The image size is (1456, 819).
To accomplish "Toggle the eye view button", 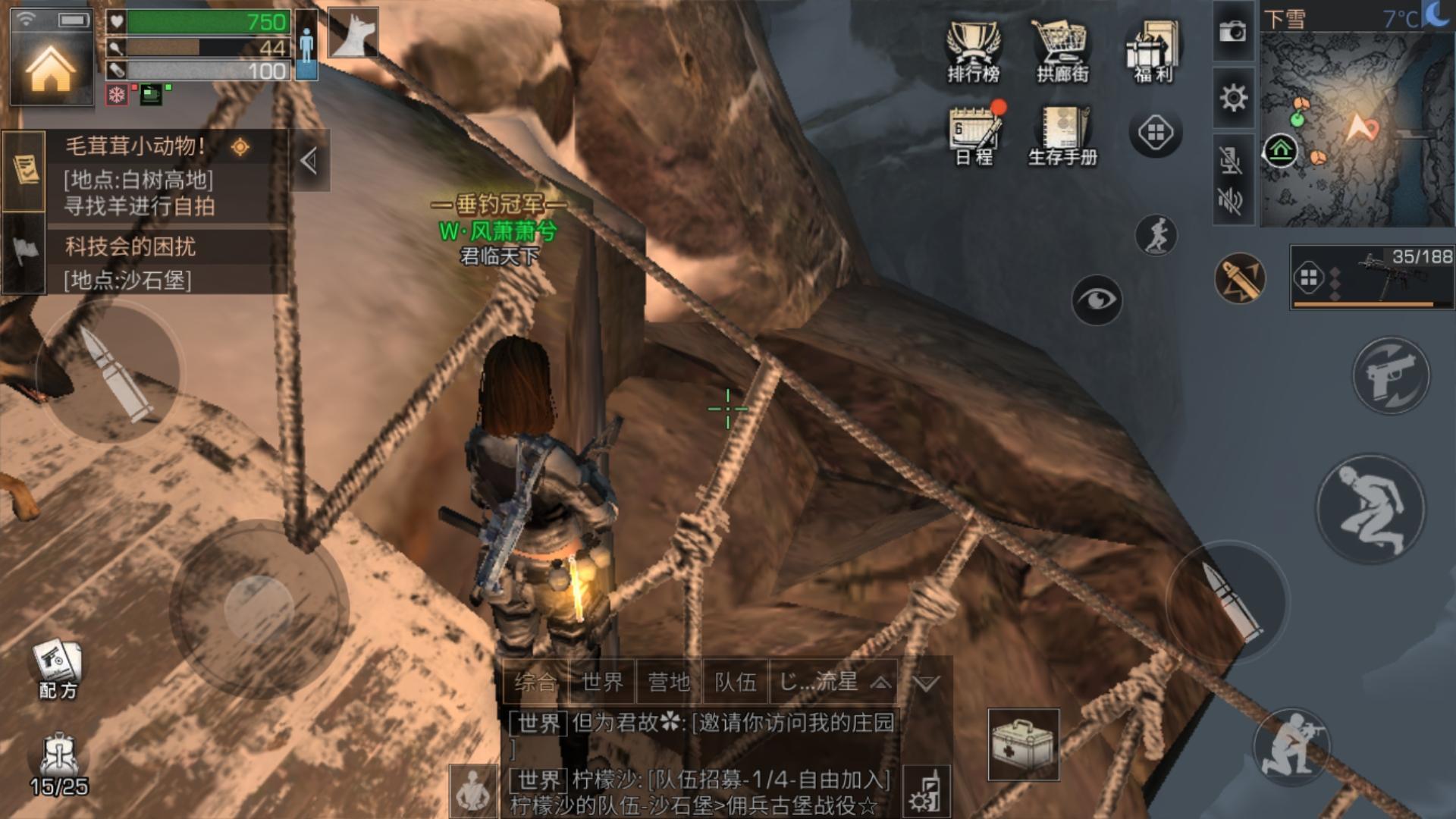I will click(1097, 300).
